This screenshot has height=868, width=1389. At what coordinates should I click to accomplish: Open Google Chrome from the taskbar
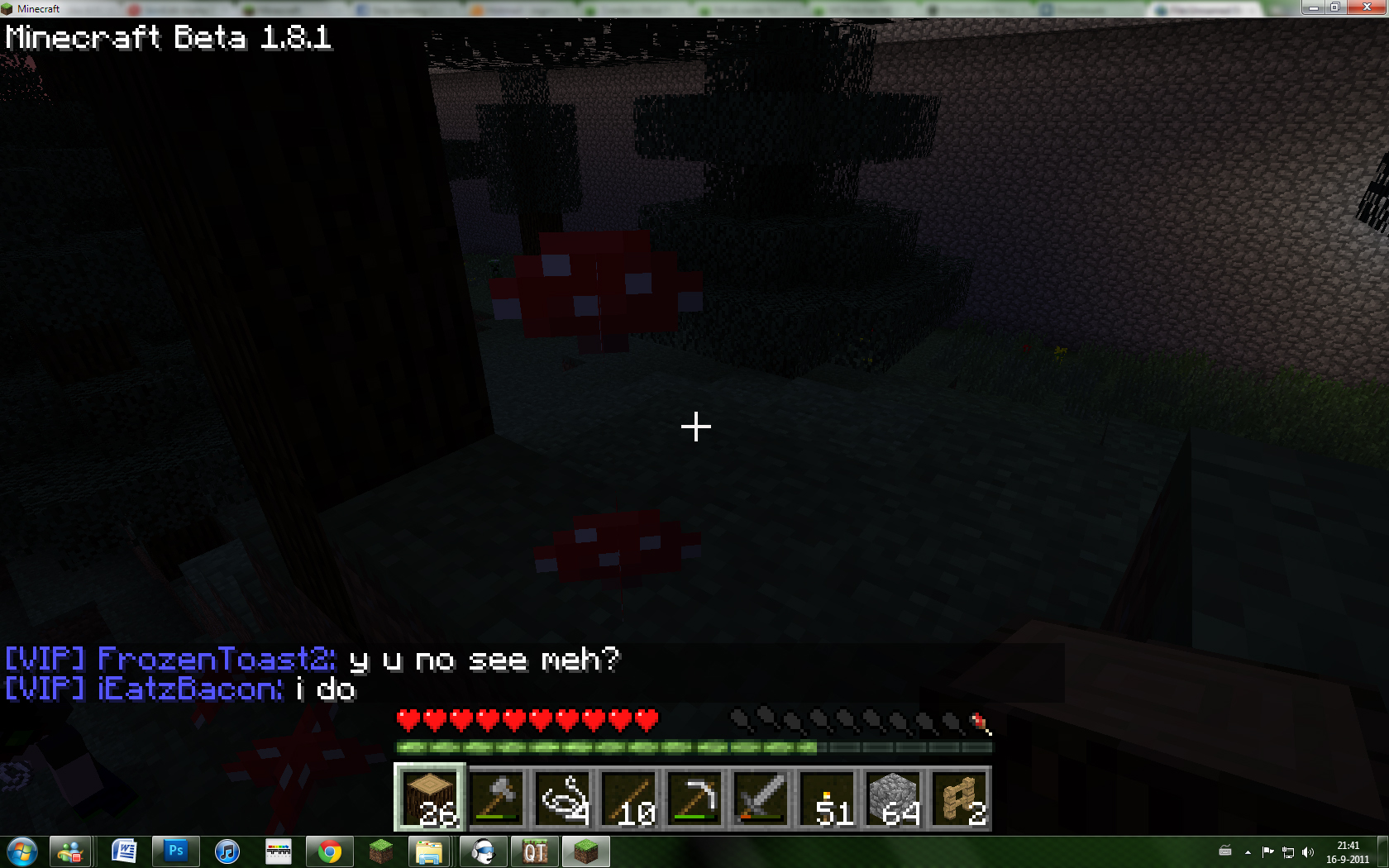[329, 851]
